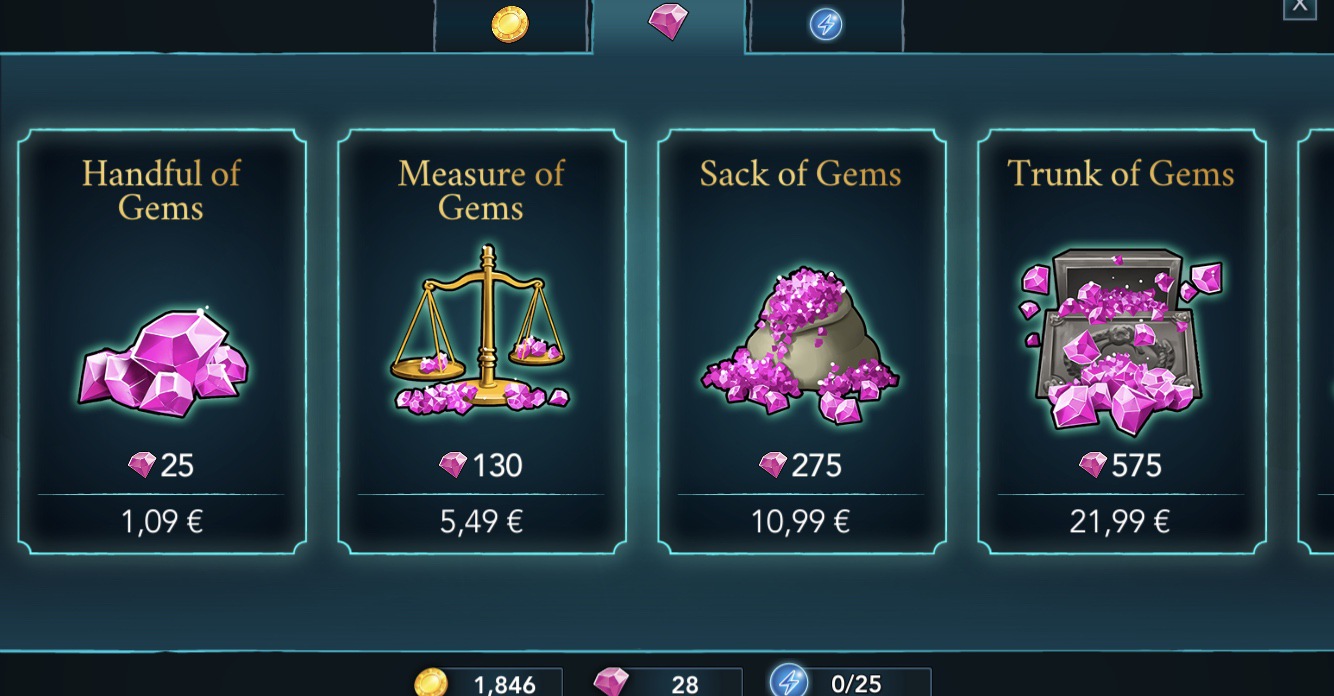Open the blue energy shop tab
The height and width of the screenshot is (696, 1334).
click(826, 25)
